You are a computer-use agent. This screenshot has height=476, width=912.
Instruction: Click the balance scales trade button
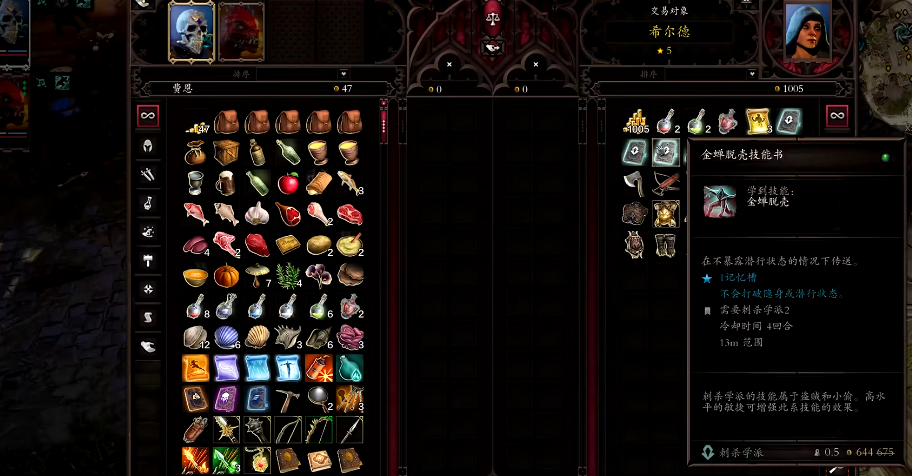491,14
